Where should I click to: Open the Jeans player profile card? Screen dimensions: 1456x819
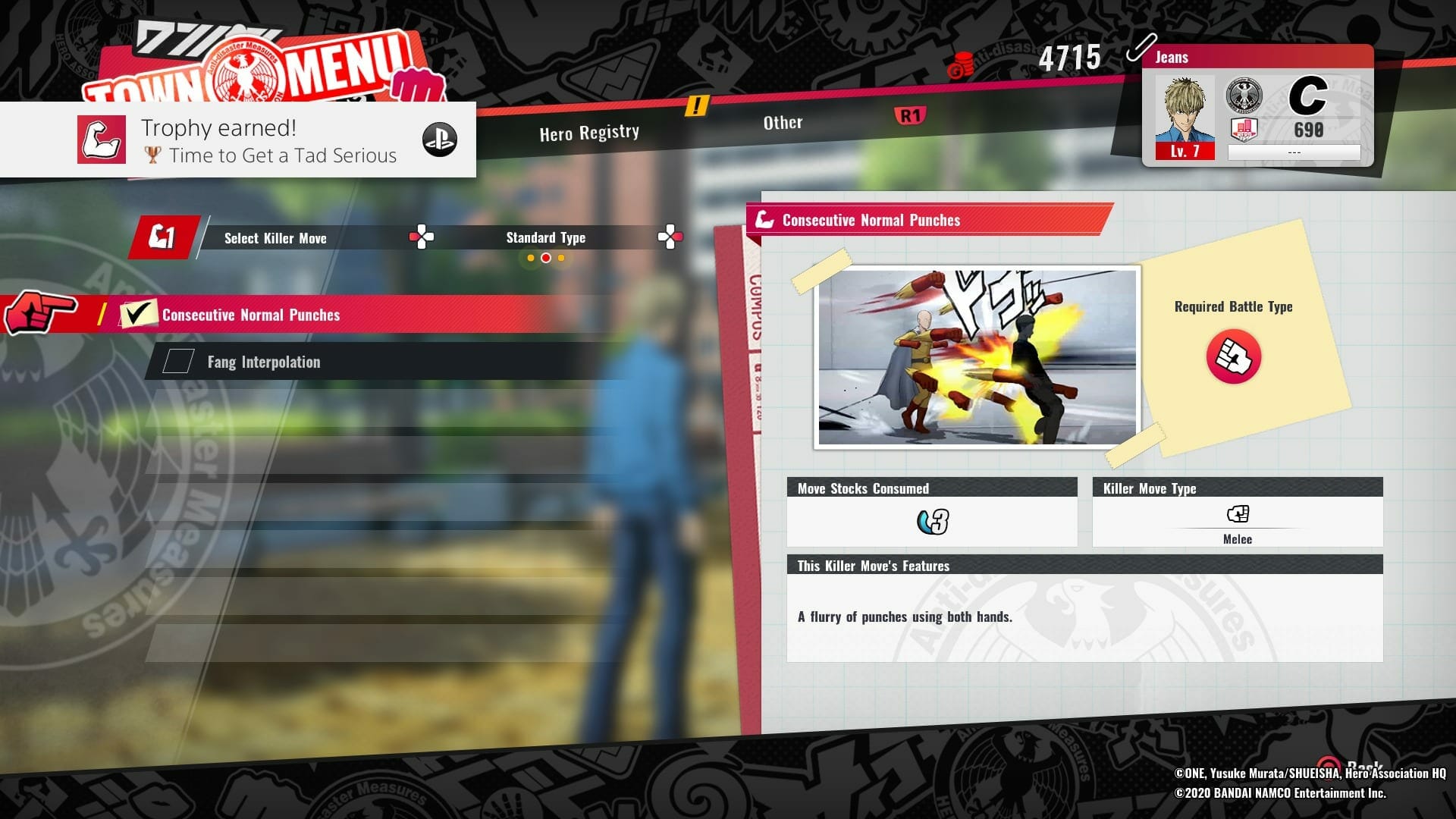(x=1257, y=106)
